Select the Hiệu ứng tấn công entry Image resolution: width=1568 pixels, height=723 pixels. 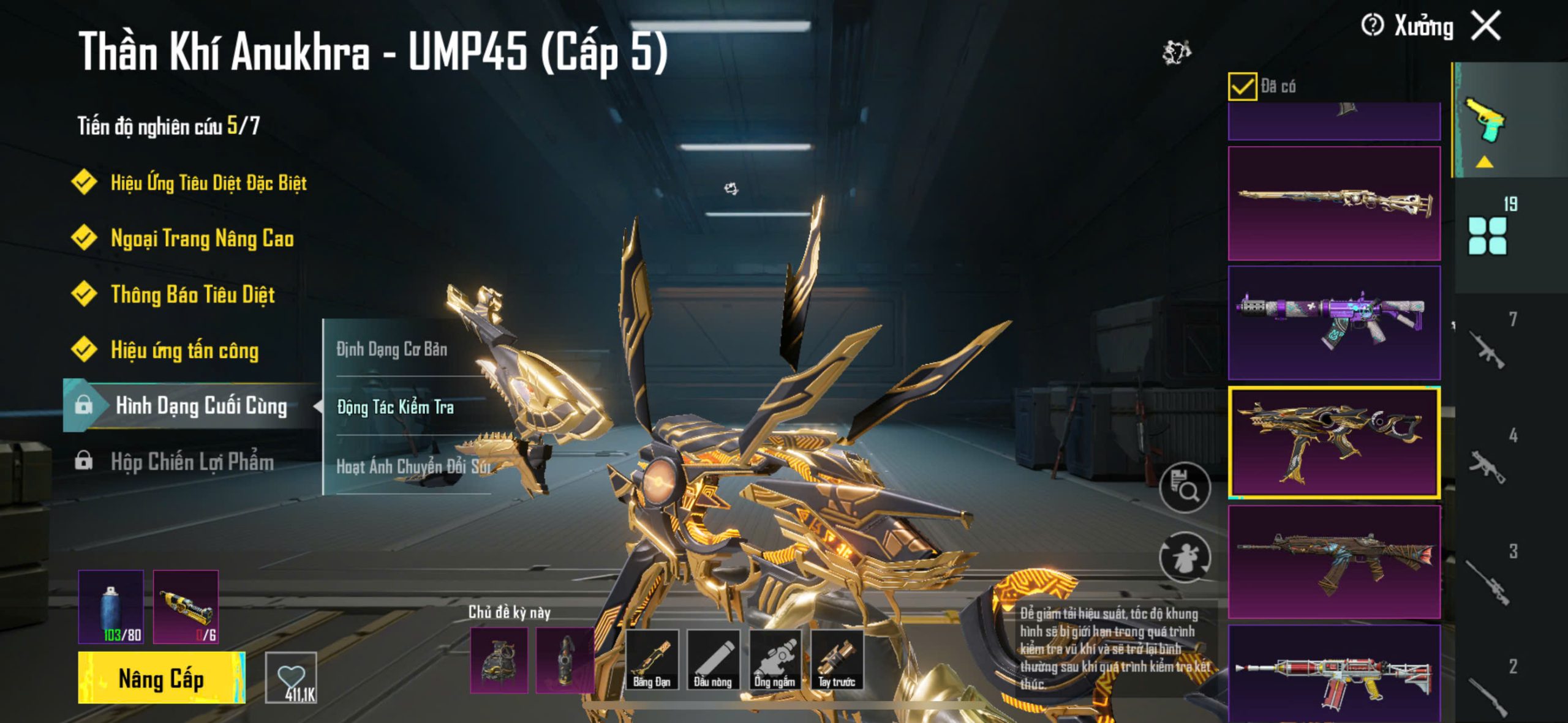coord(184,350)
